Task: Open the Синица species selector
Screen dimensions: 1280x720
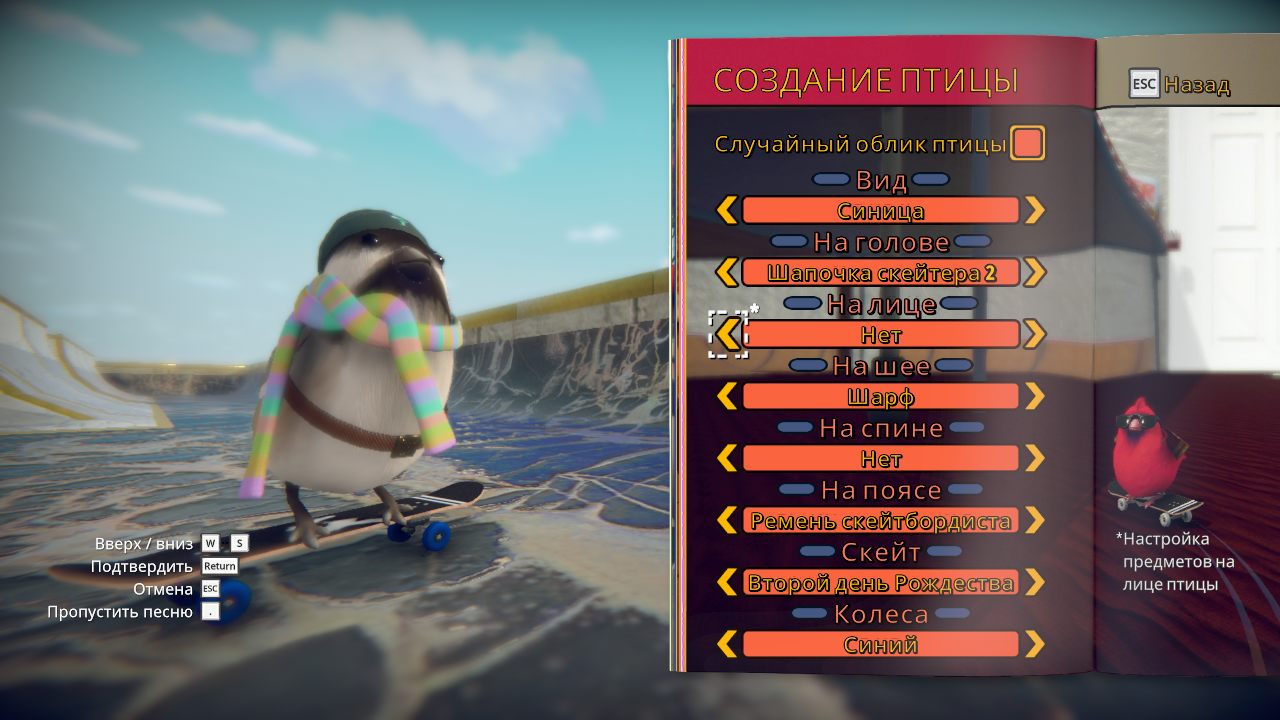Action: click(880, 210)
